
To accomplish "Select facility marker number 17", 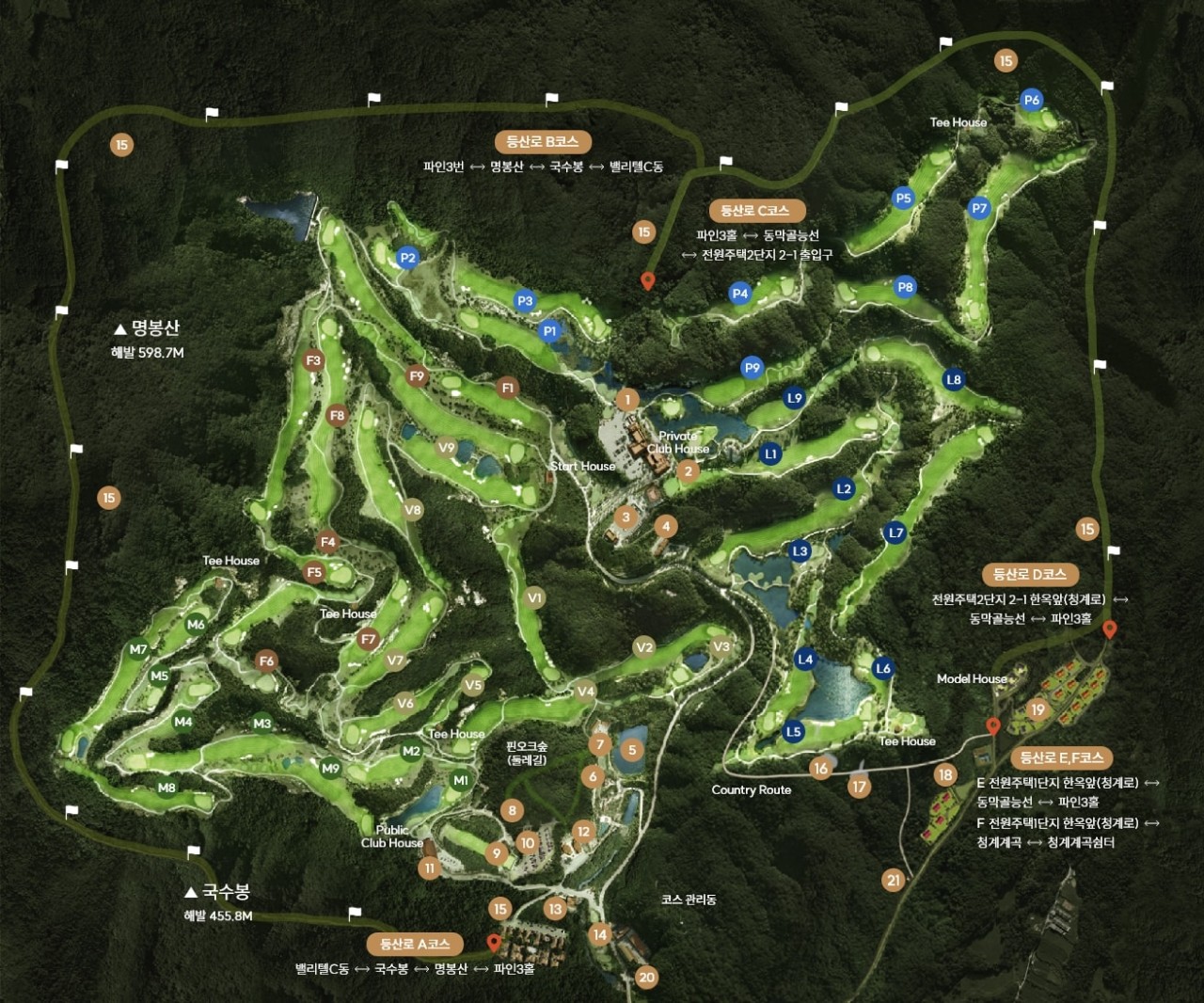I will (x=859, y=787).
